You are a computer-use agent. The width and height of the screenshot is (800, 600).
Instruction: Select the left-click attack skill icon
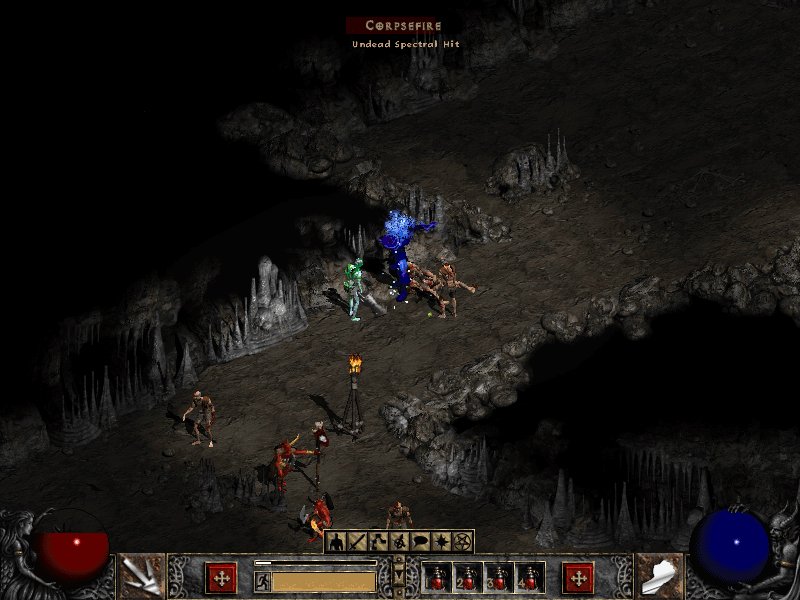[x=141, y=576]
